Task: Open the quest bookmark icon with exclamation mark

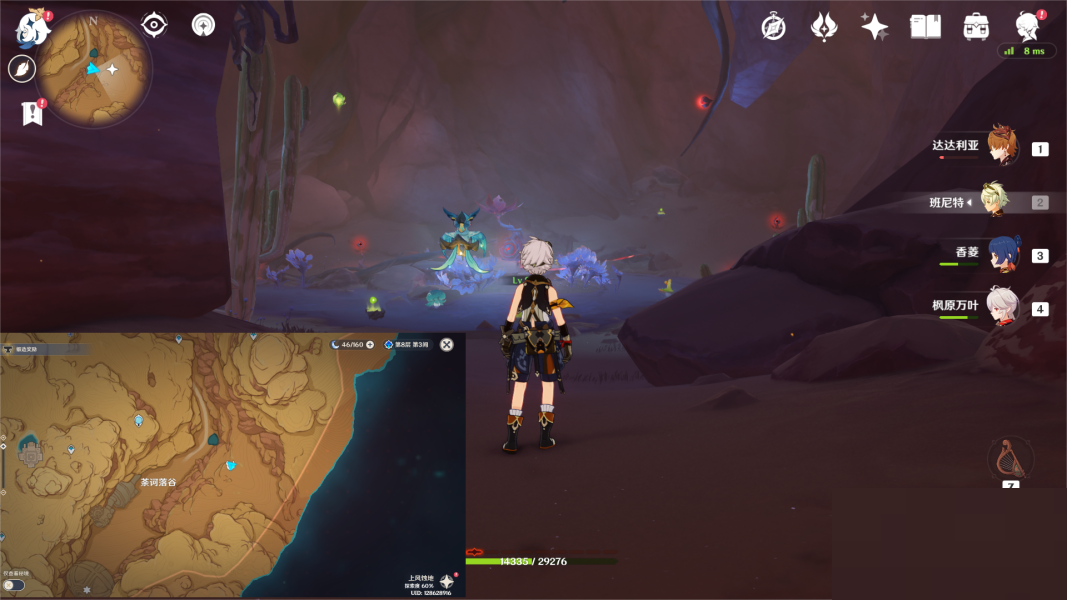Action: tap(31, 113)
